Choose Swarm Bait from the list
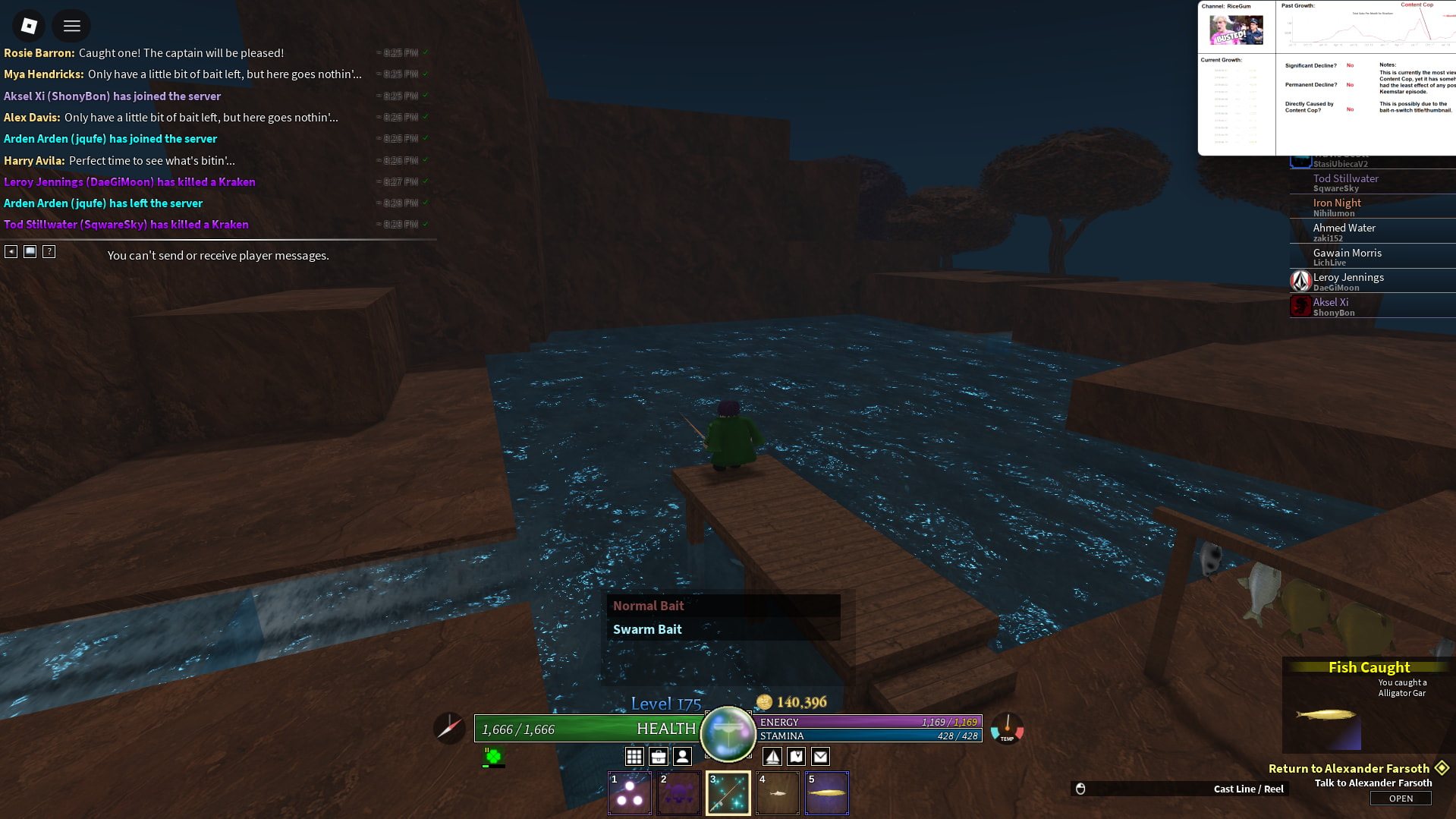This screenshot has width=1456, height=819. coord(647,629)
